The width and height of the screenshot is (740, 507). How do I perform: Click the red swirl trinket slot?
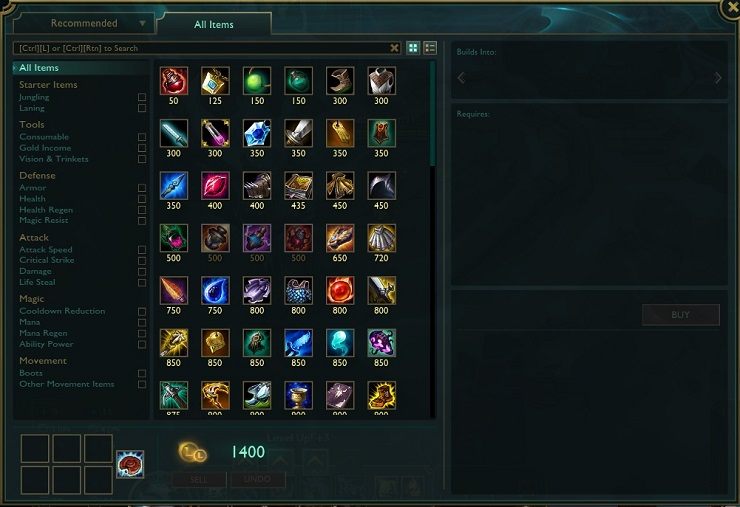(x=130, y=464)
